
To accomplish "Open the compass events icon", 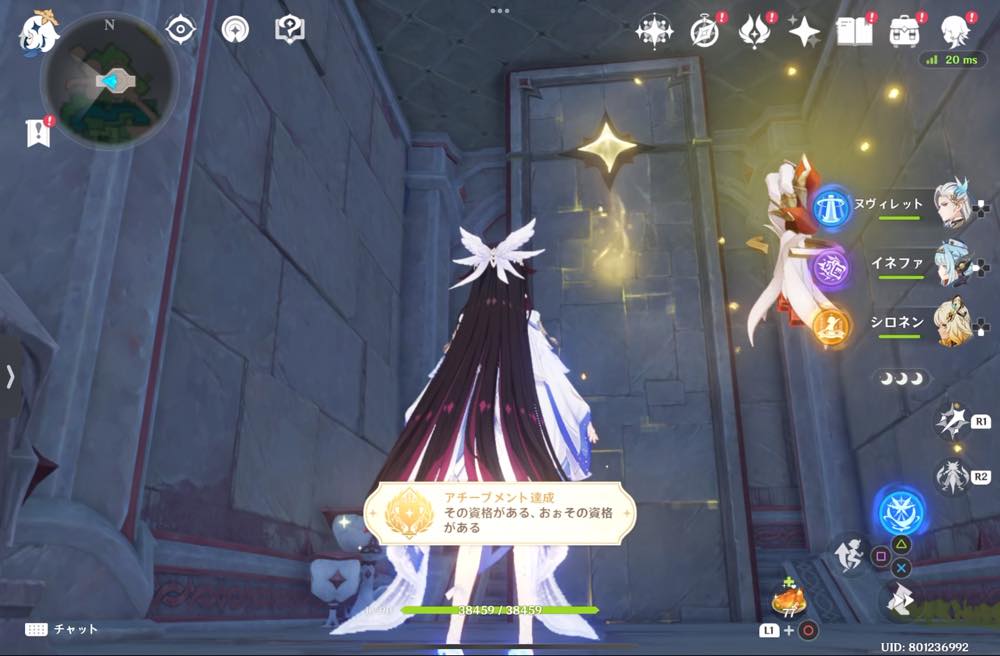I will [705, 32].
